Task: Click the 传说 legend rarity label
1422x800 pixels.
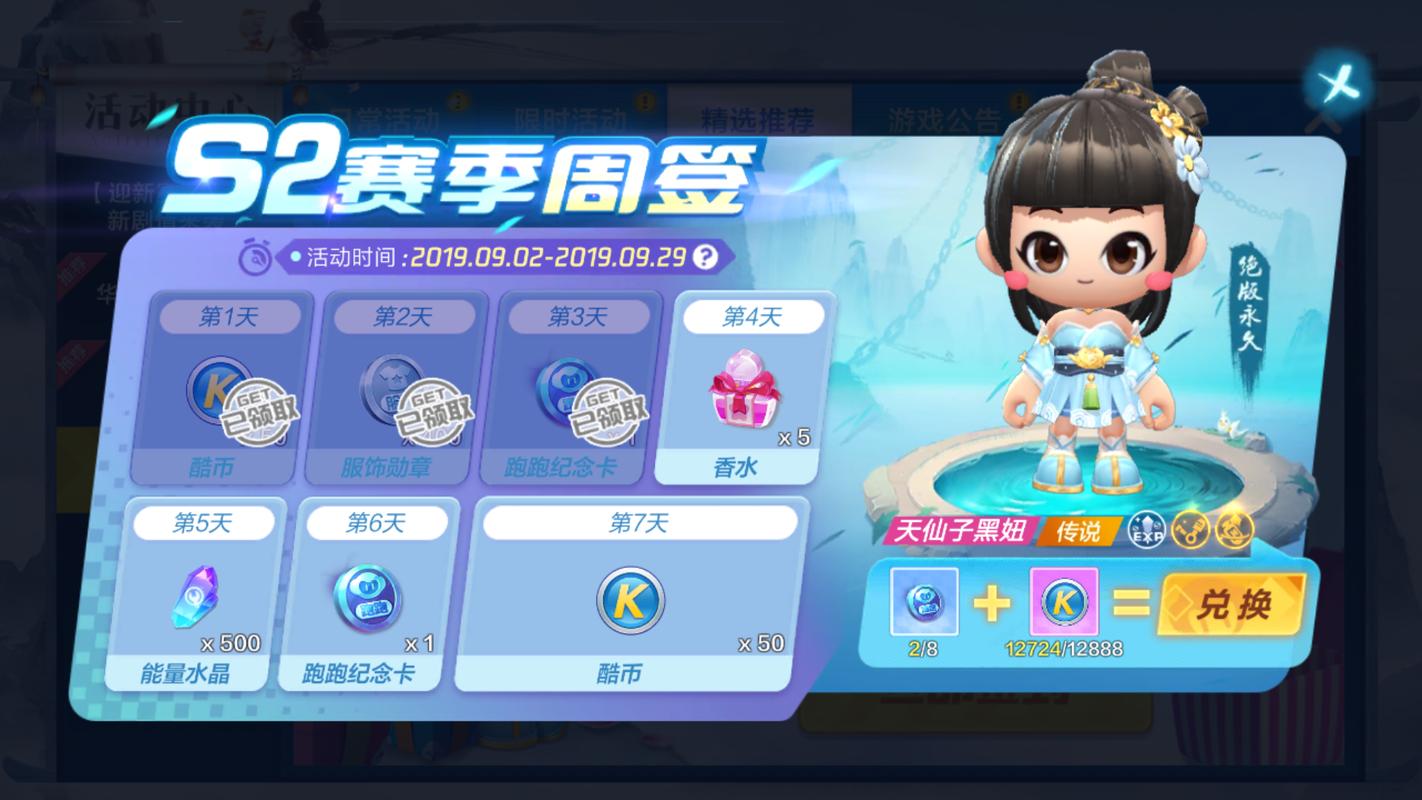Action: [1076, 531]
